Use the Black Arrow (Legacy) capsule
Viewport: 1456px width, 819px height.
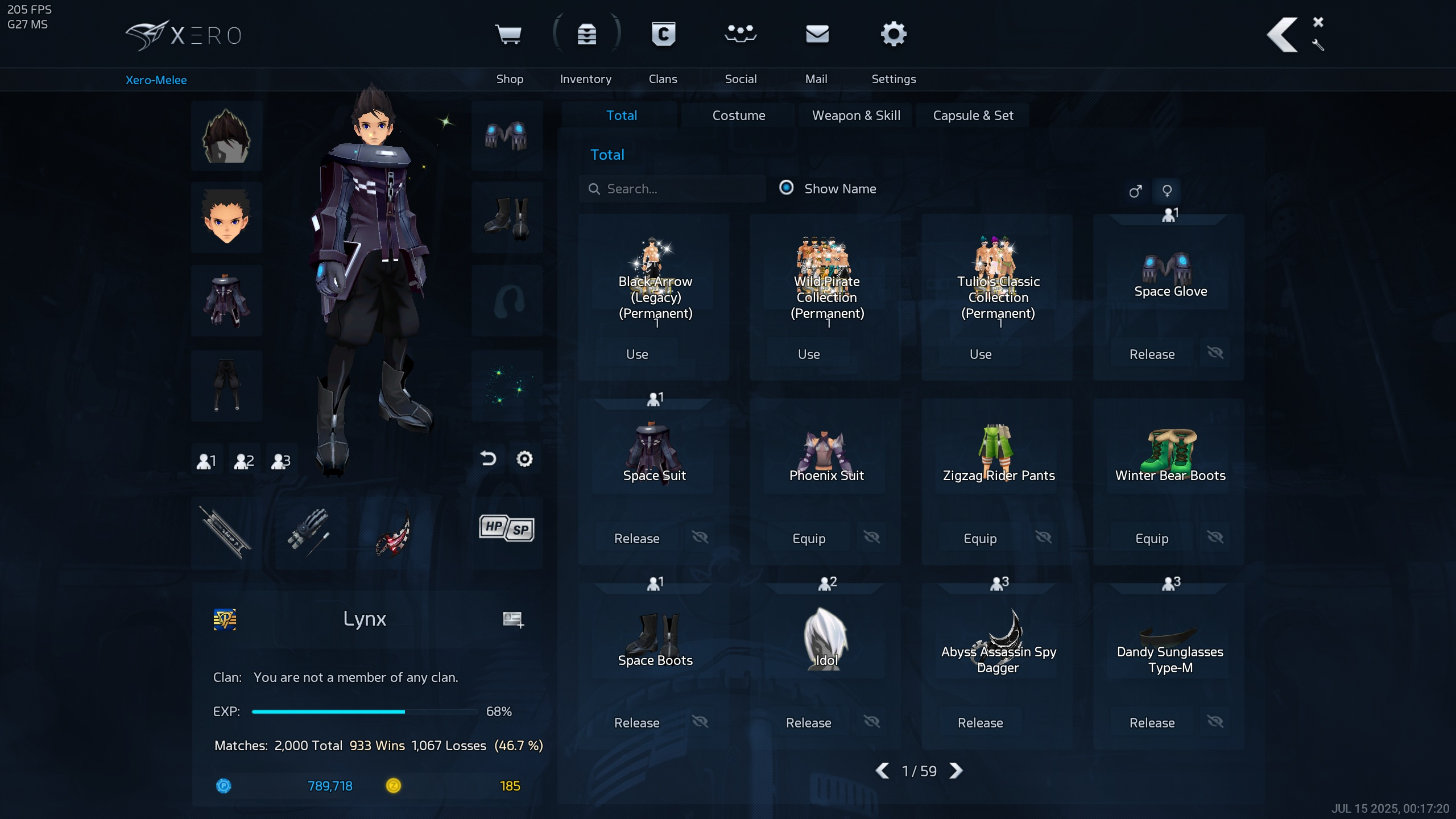coord(637,354)
